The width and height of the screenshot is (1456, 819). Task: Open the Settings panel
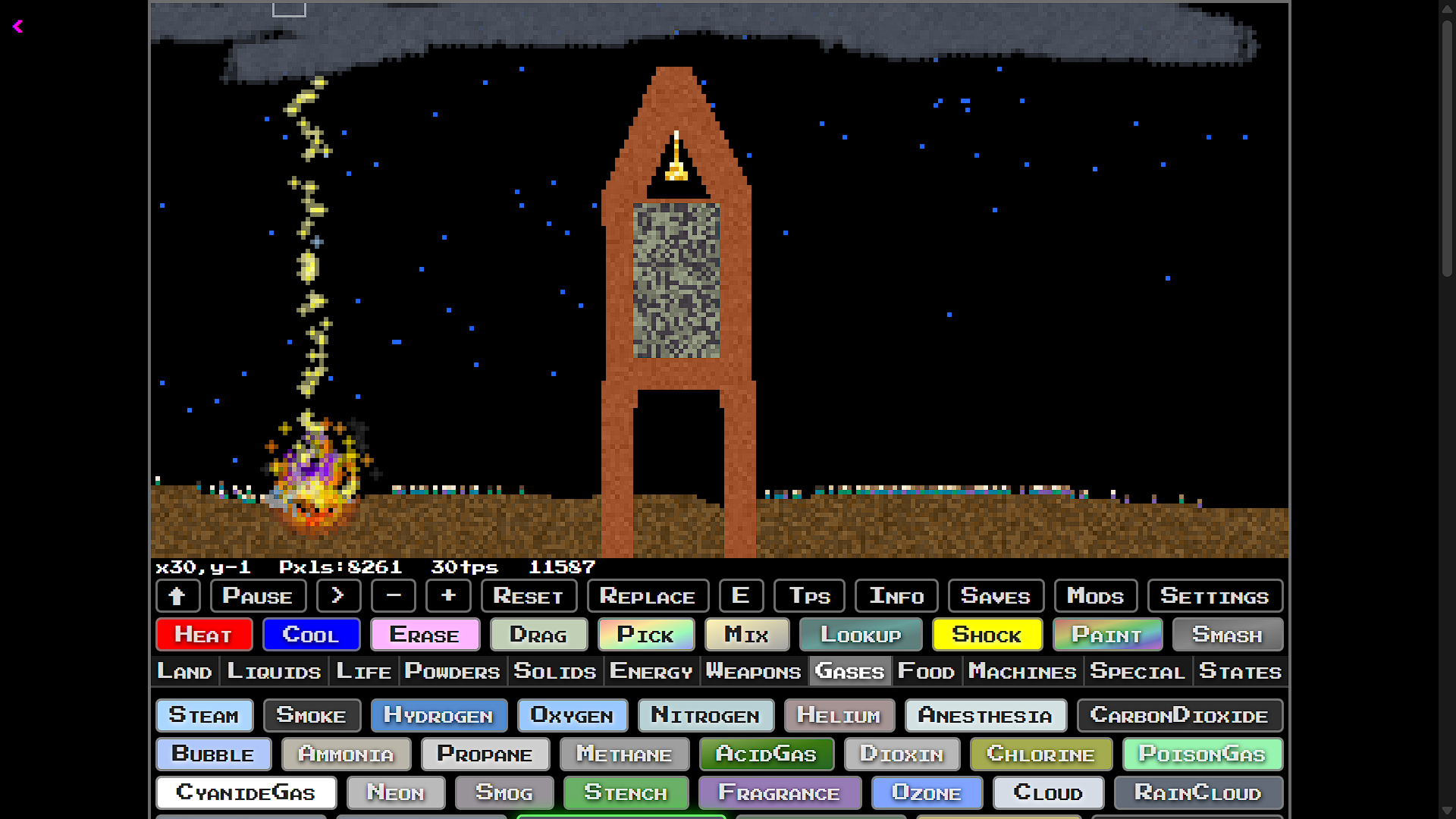click(x=1215, y=596)
